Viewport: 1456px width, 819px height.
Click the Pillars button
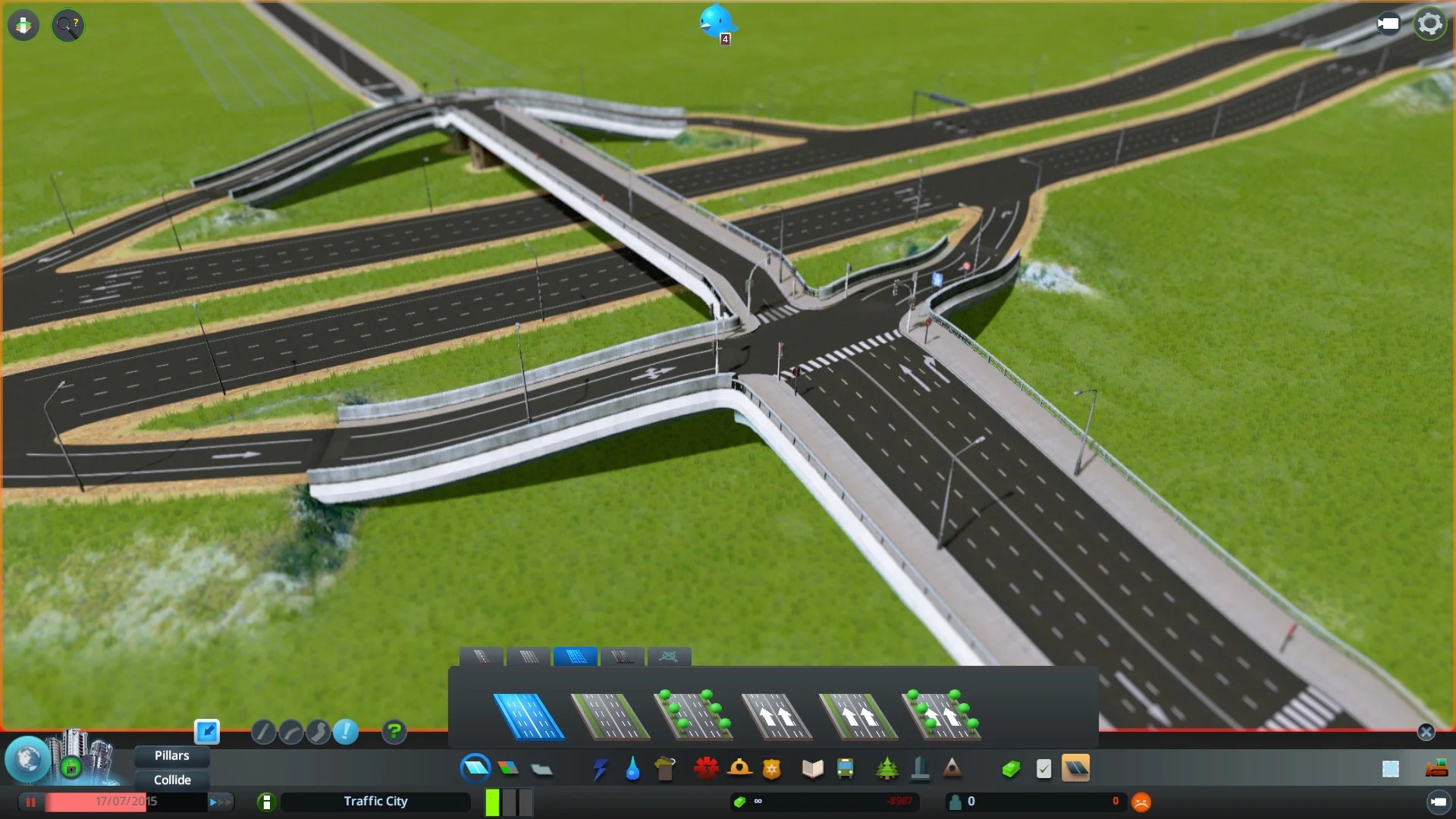[171, 755]
